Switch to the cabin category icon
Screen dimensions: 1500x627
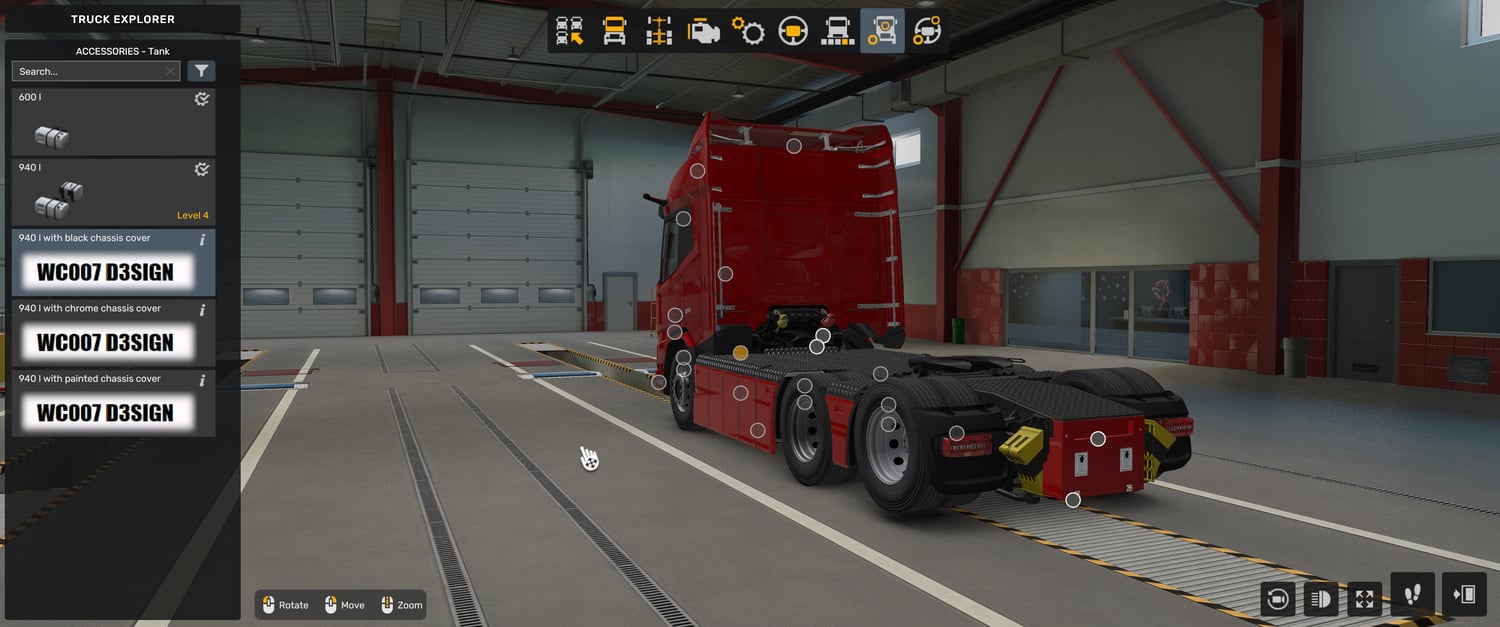click(x=614, y=31)
